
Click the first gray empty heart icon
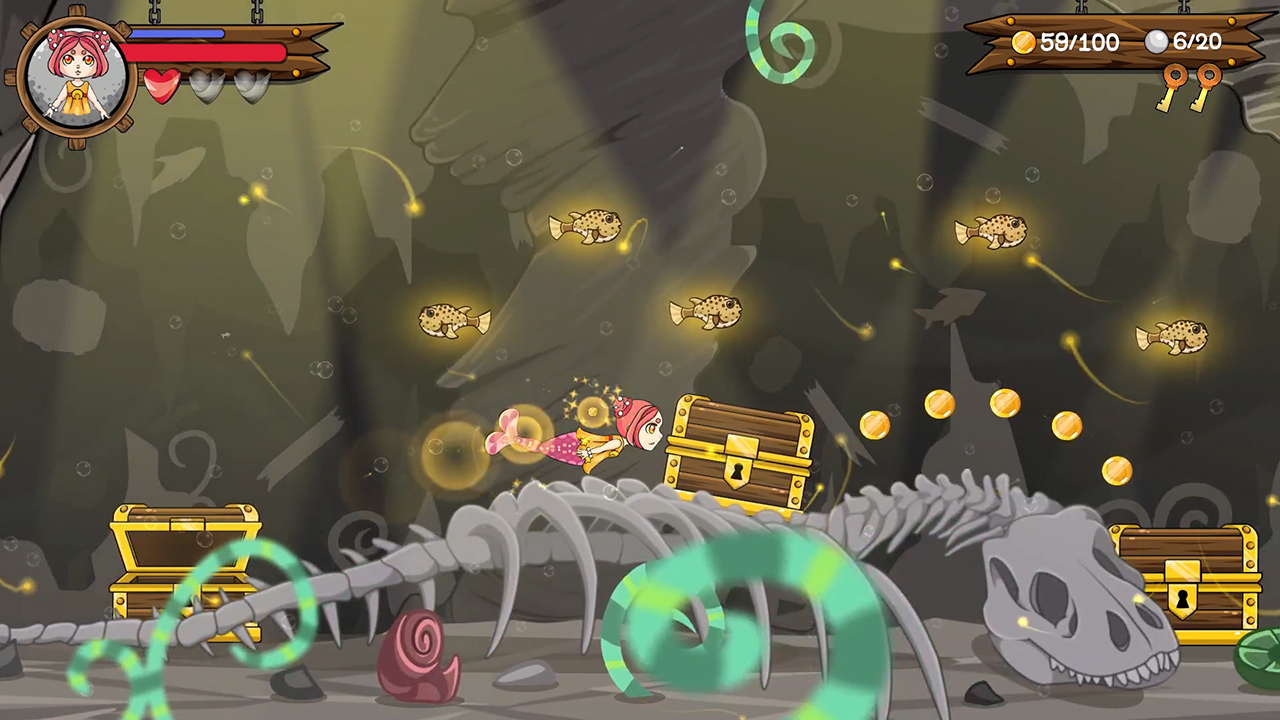[207, 87]
